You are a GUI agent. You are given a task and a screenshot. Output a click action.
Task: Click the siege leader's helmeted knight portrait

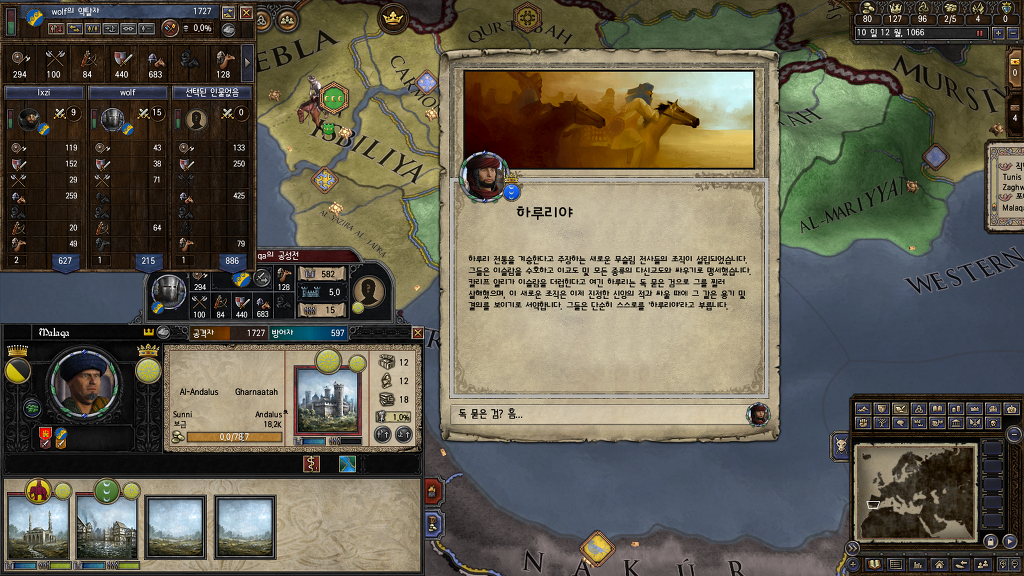[x=170, y=290]
